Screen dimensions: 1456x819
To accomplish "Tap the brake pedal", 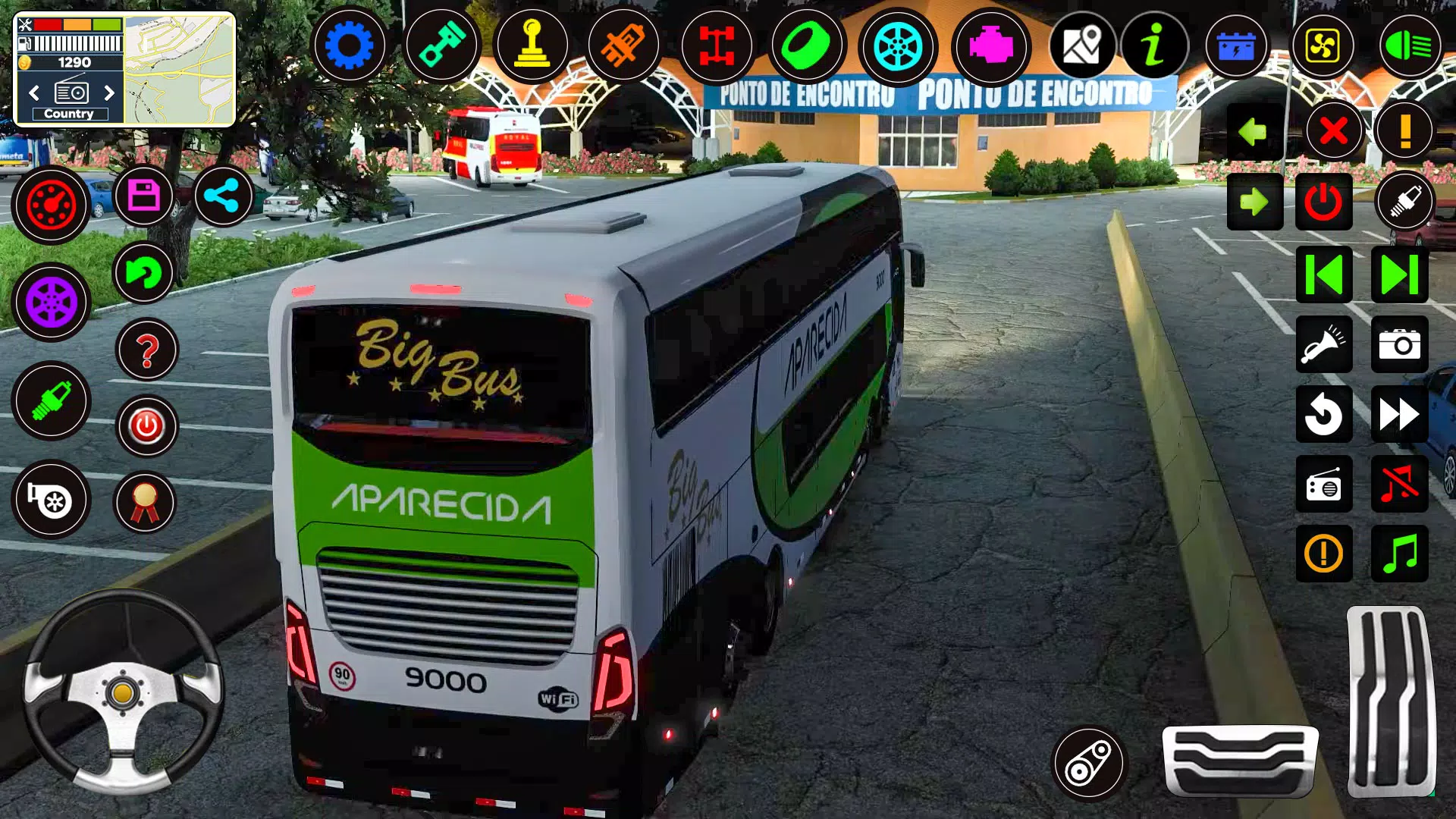I will point(1241,760).
